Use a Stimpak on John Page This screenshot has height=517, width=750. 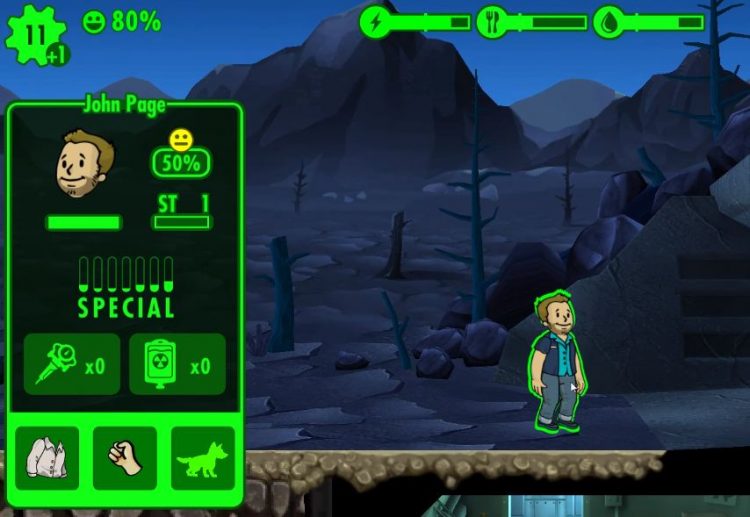coord(71,364)
